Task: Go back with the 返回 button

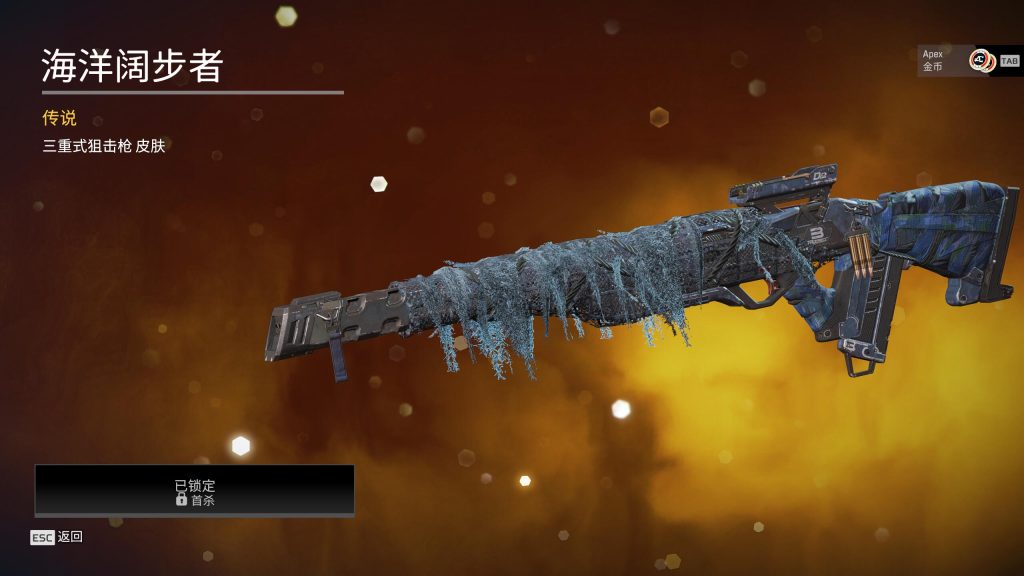Action: [57, 537]
